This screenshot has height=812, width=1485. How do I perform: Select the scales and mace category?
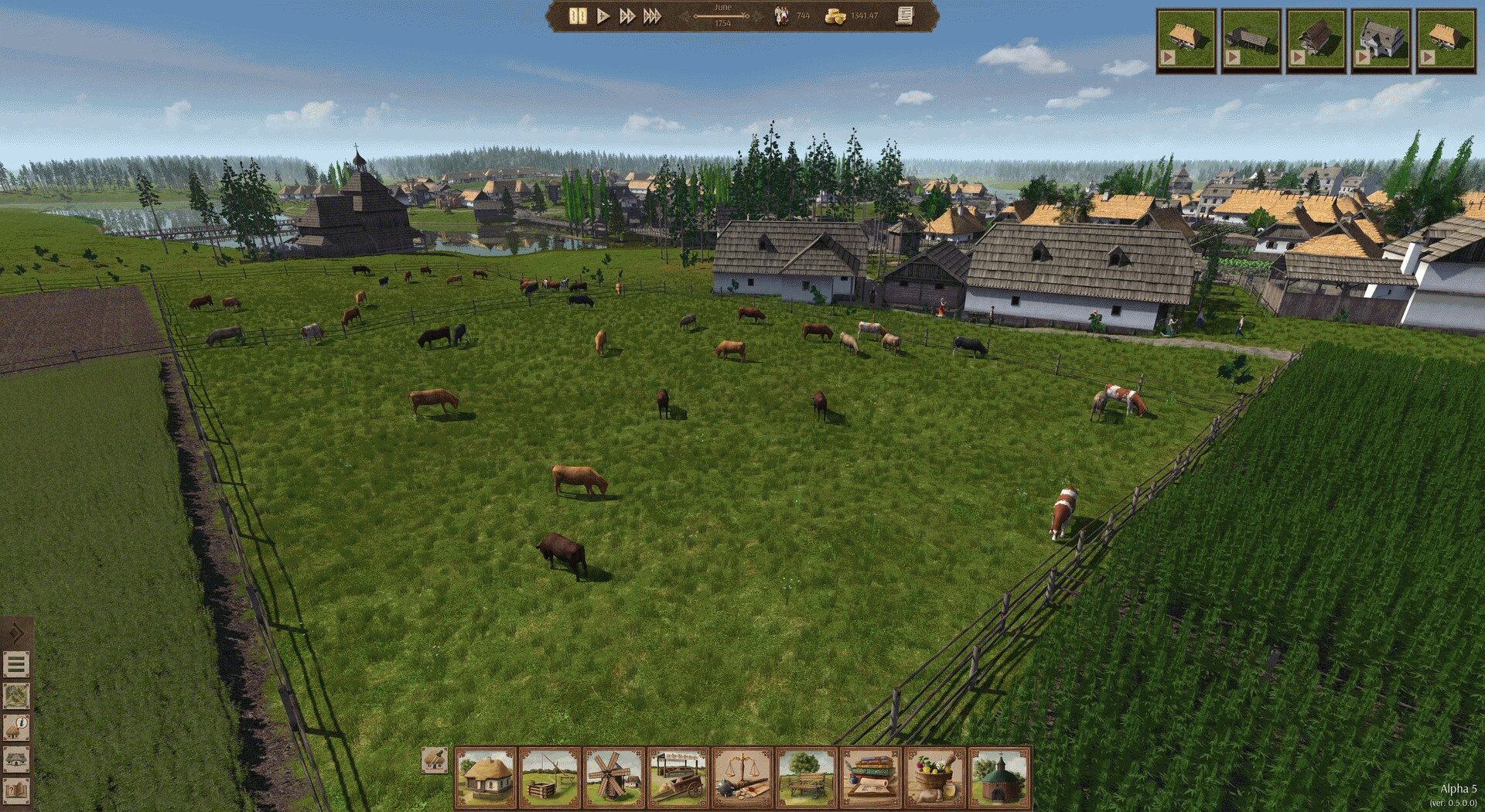[742, 776]
